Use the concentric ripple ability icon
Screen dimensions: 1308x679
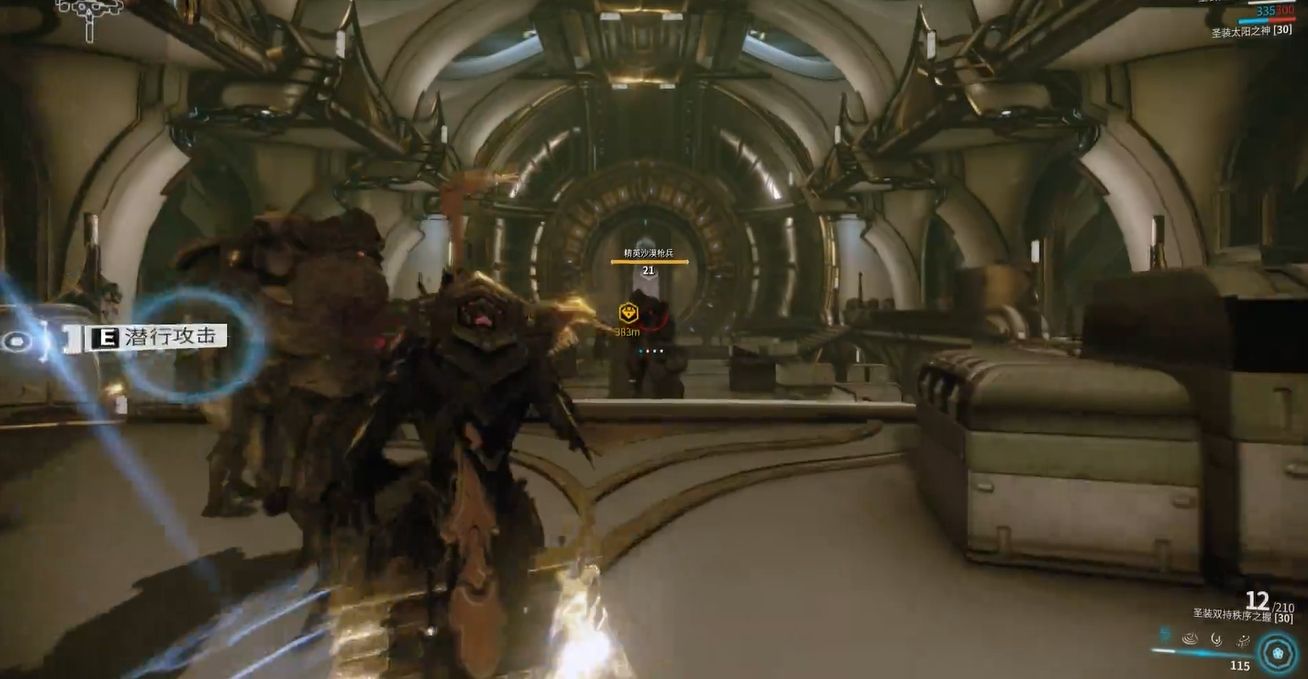[1190, 637]
